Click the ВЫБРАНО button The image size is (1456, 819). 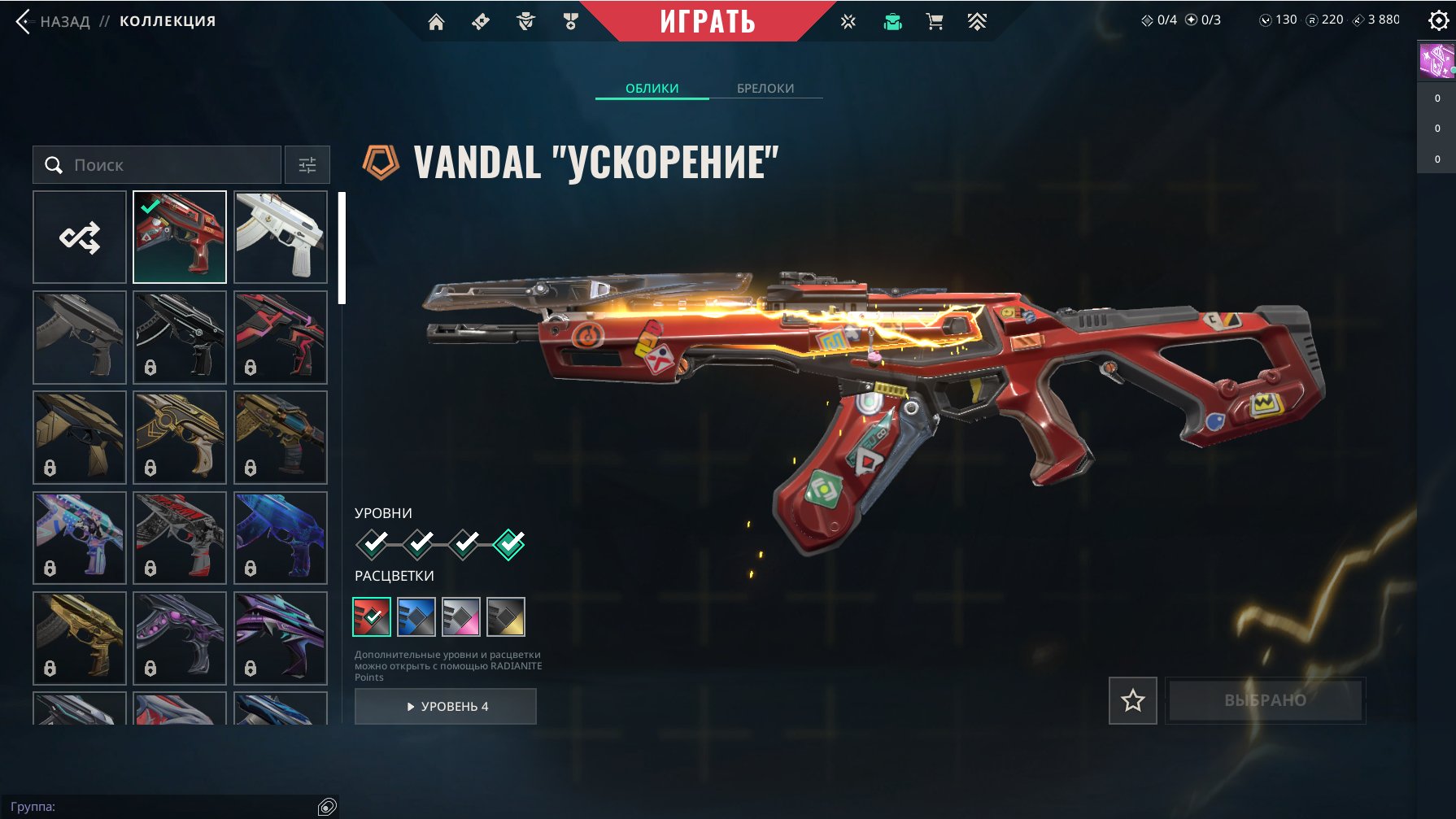[x=1266, y=699]
